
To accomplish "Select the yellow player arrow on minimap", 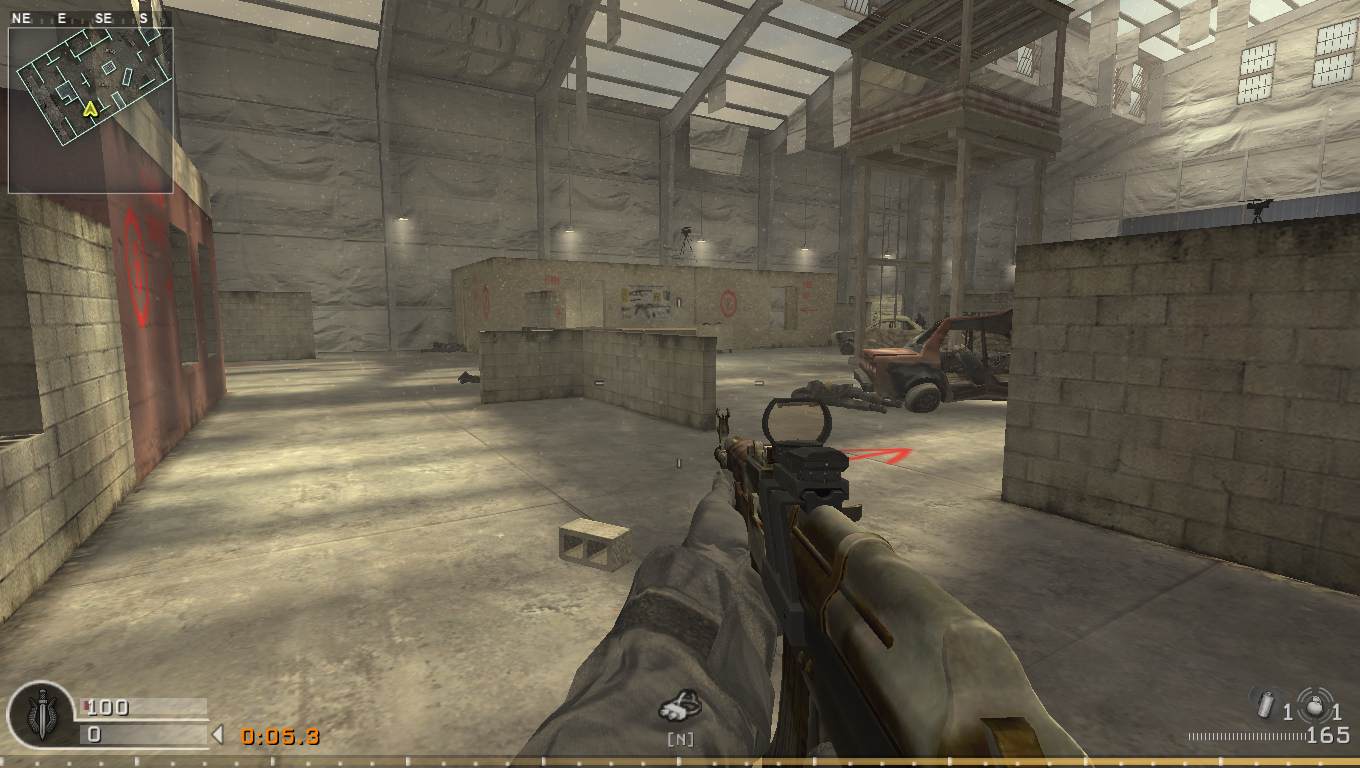I will 90,108.
